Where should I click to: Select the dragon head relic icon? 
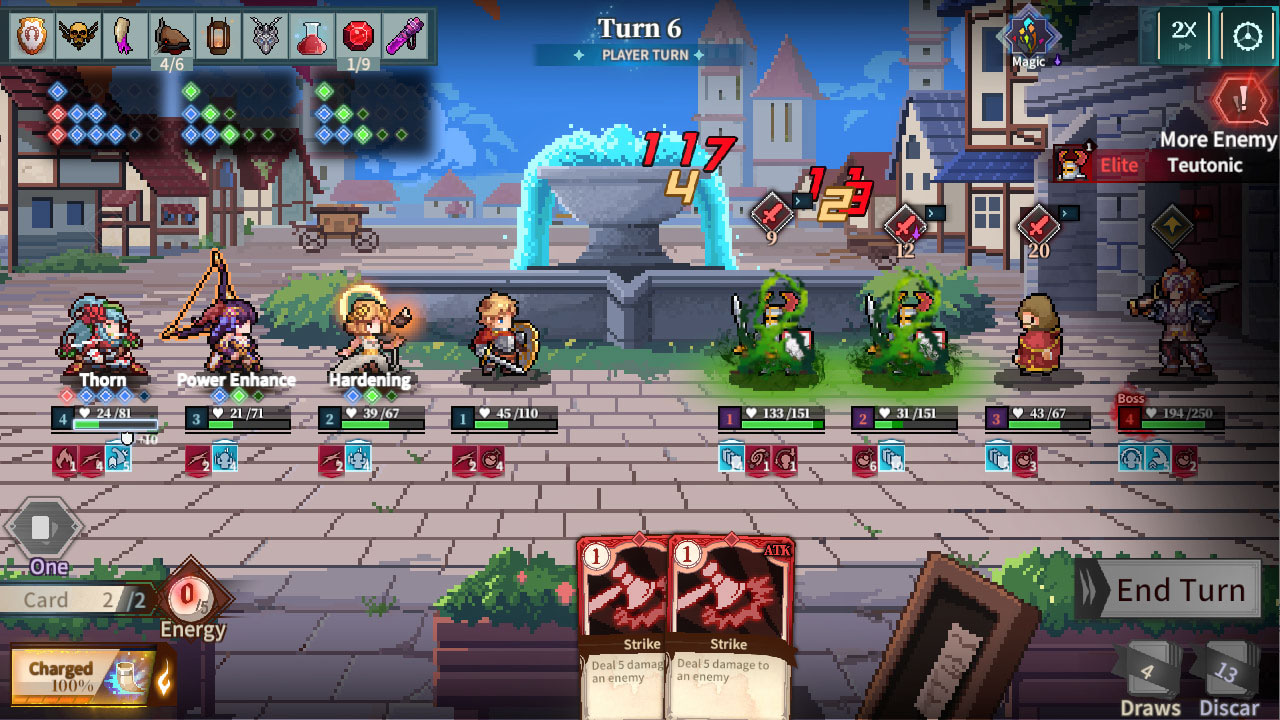(266, 35)
